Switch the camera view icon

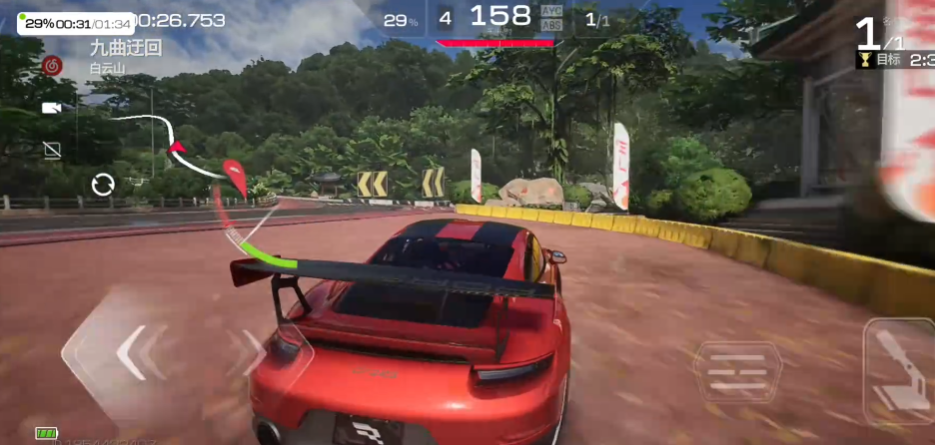coord(51,108)
